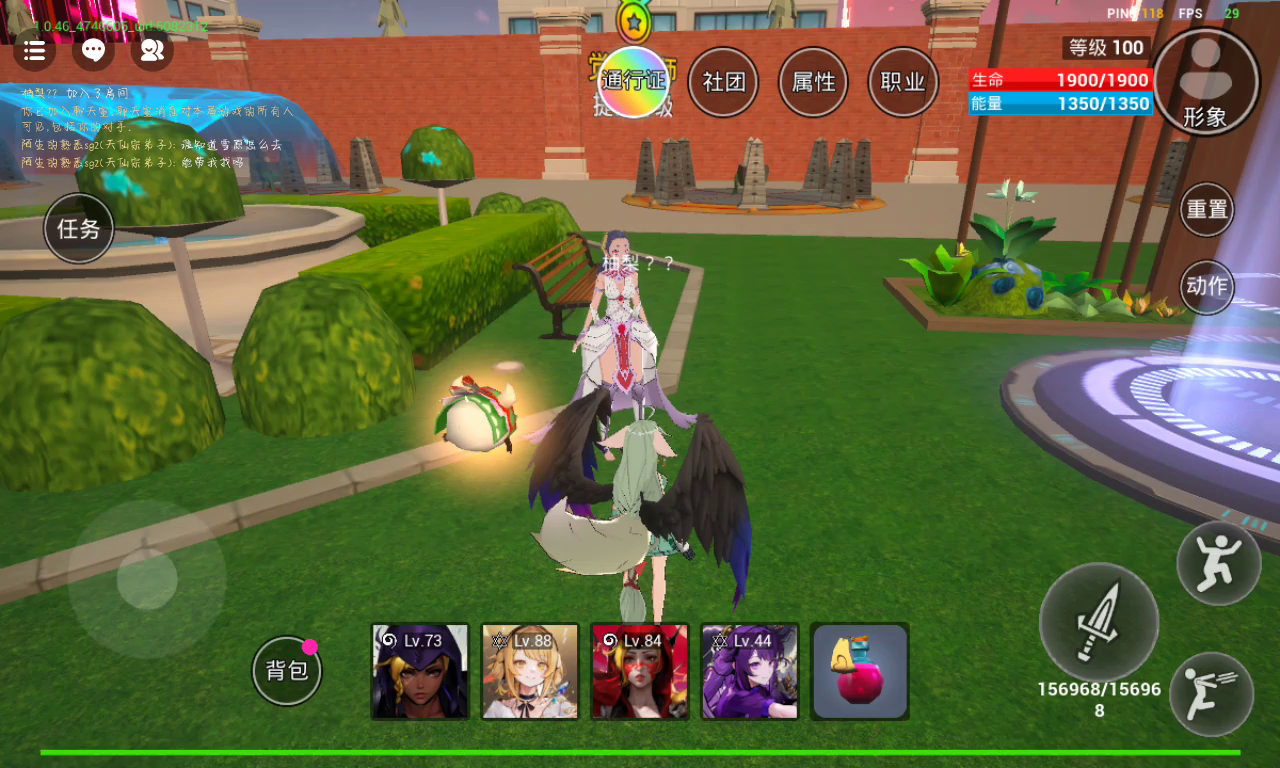1280x768 pixels.
Task: Tap the dash sprint button
Action: click(1211, 694)
